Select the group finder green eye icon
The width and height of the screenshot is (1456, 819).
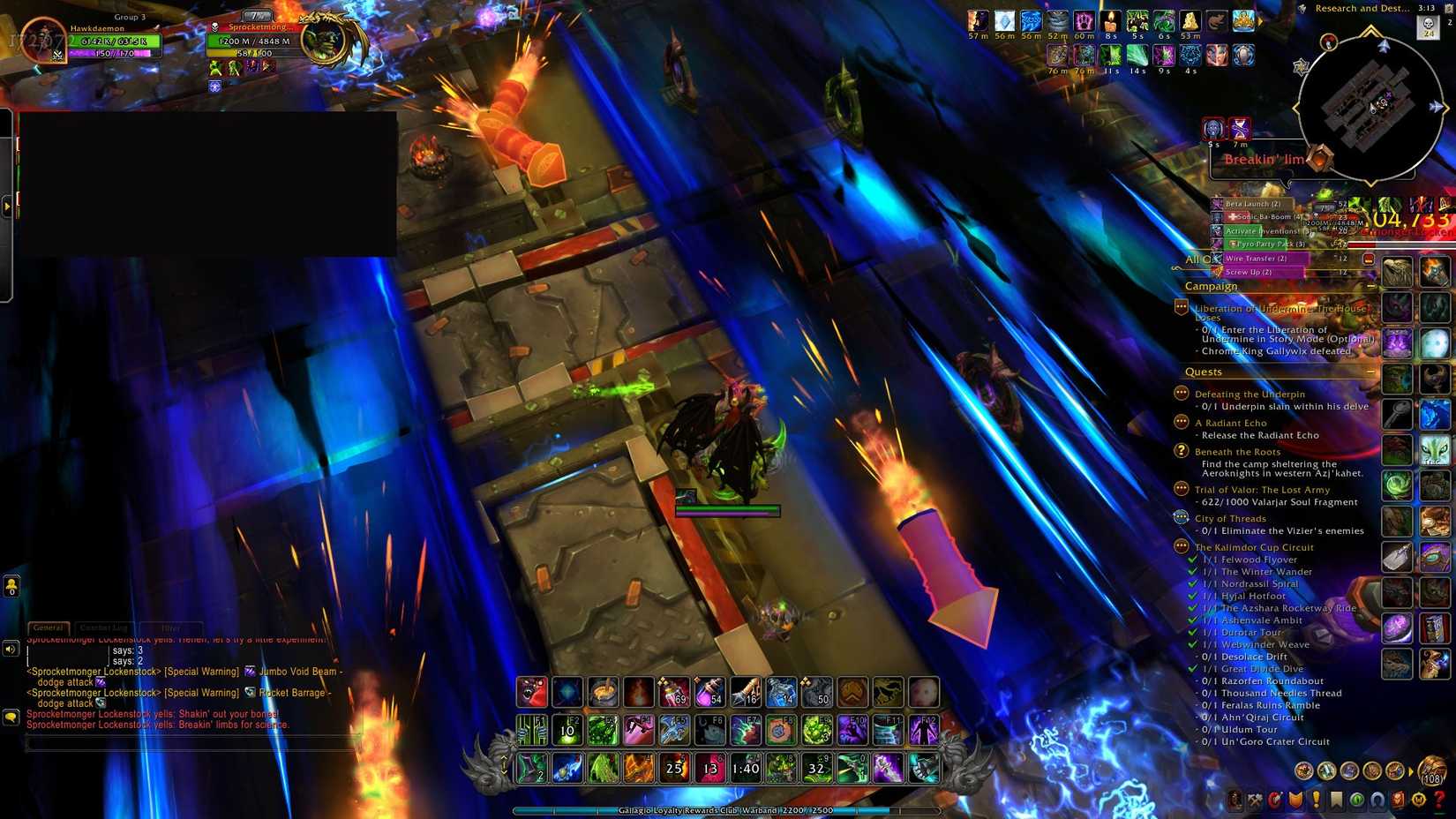1356,801
